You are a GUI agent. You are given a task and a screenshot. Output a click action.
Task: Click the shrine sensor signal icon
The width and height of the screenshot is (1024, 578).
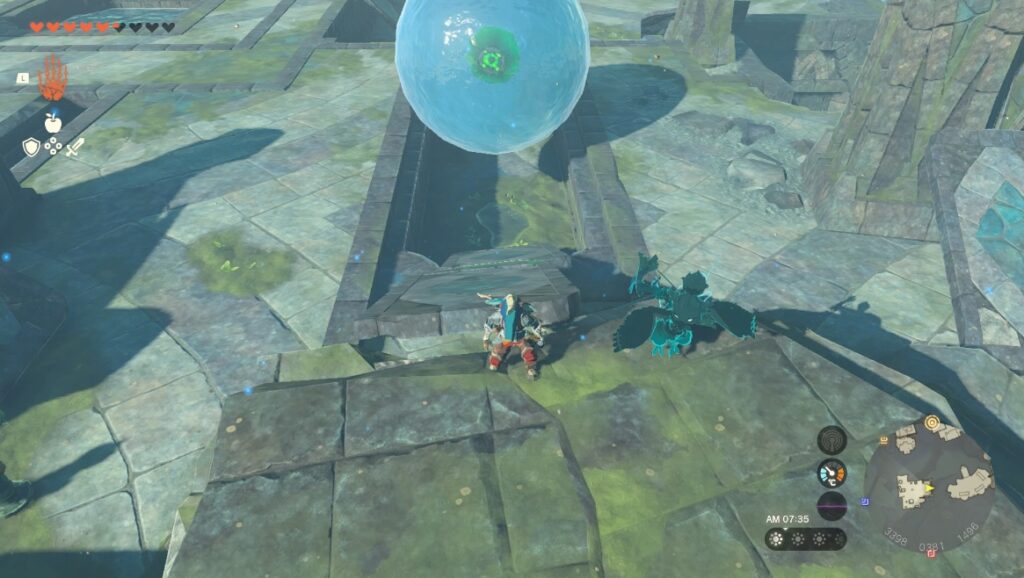pyautogui.click(x=831, y=439)
